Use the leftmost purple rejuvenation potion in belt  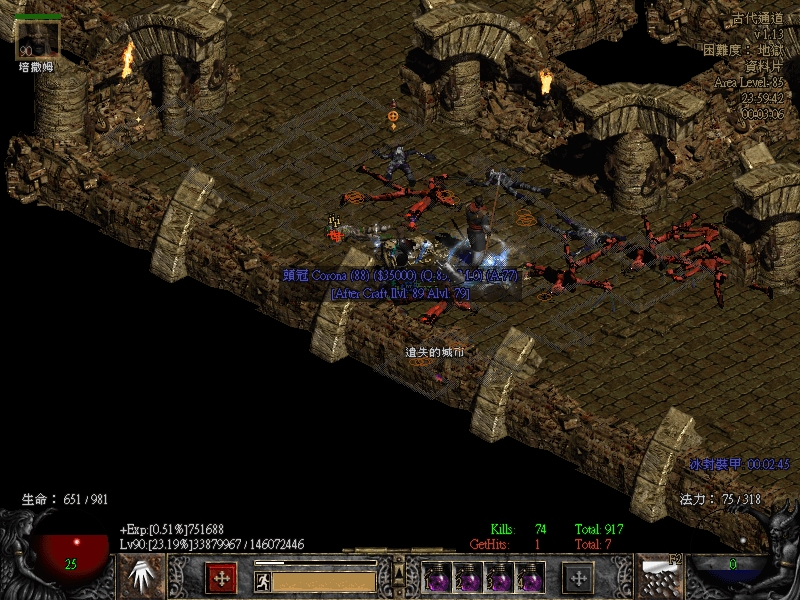tap(438, 578)
